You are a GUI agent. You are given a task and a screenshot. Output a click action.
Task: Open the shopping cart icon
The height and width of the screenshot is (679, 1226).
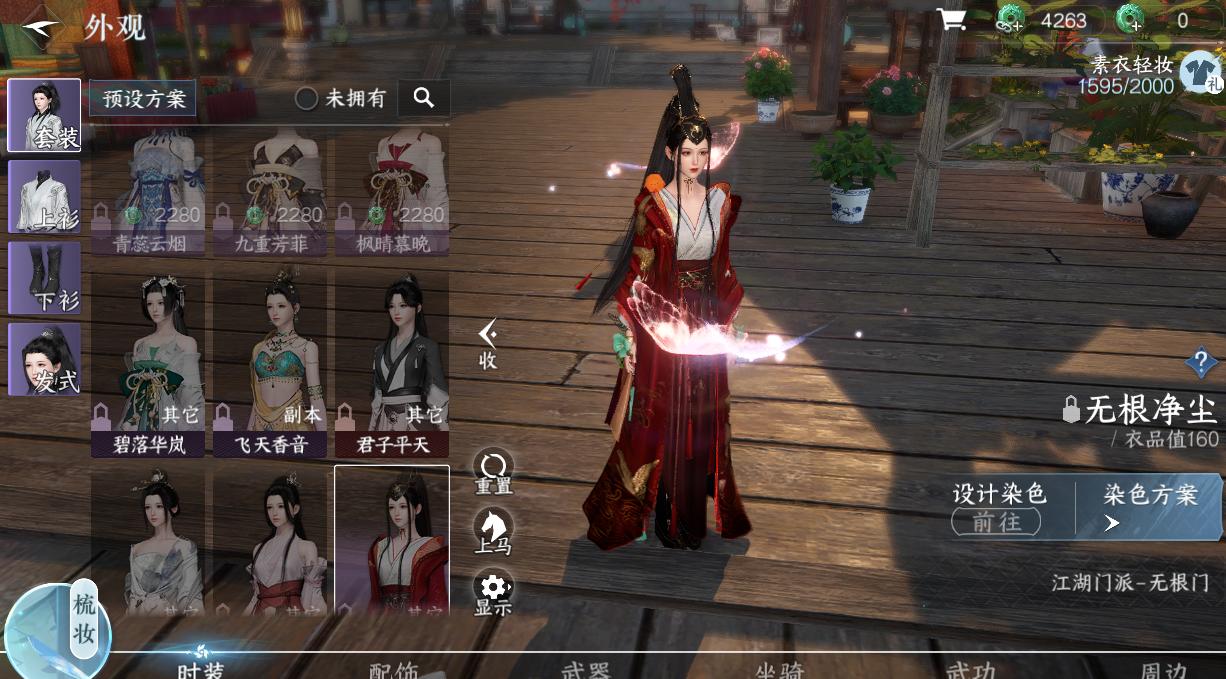tap(951, 20)
